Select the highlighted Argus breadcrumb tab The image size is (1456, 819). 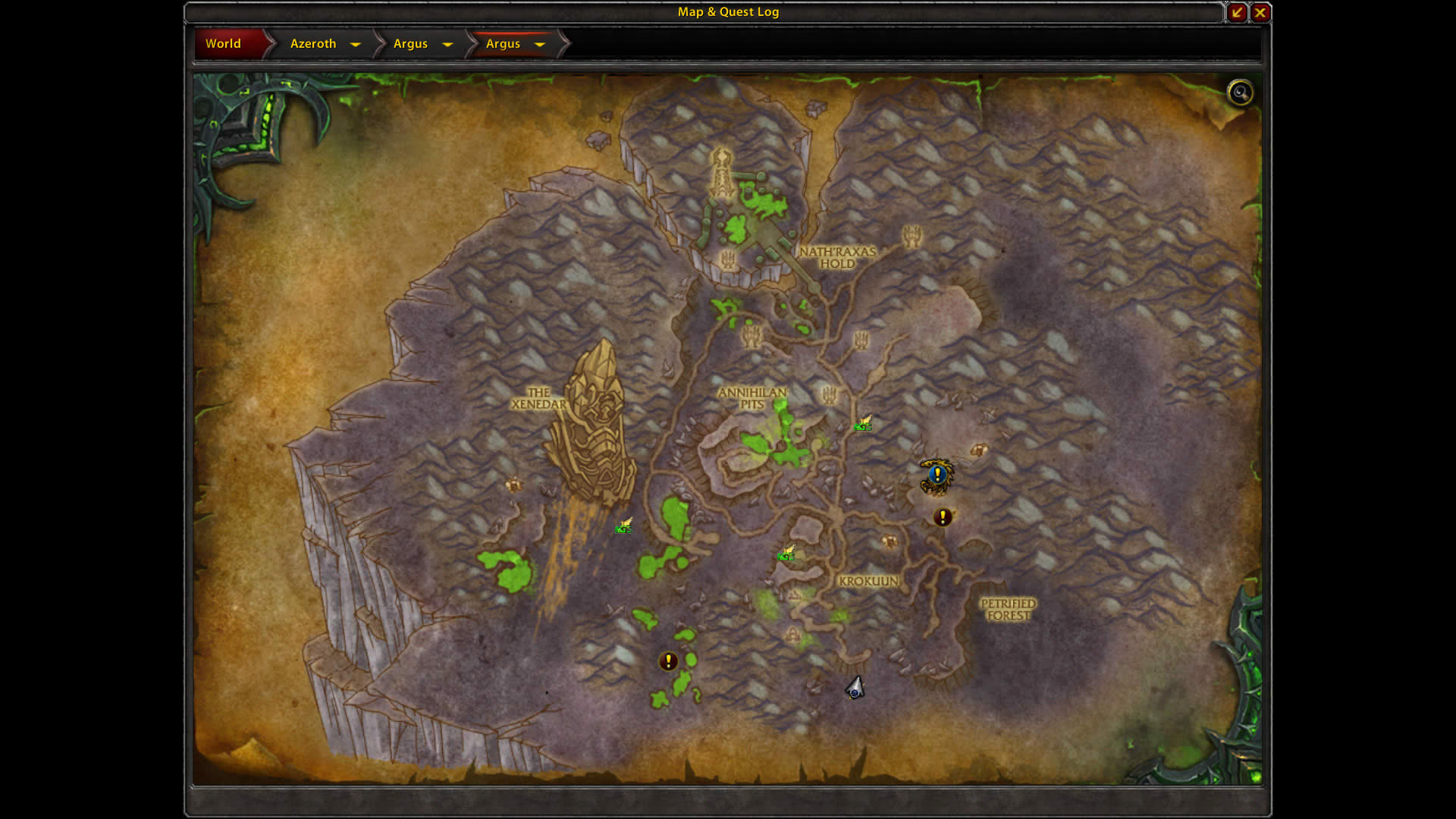tap(502, 44)
